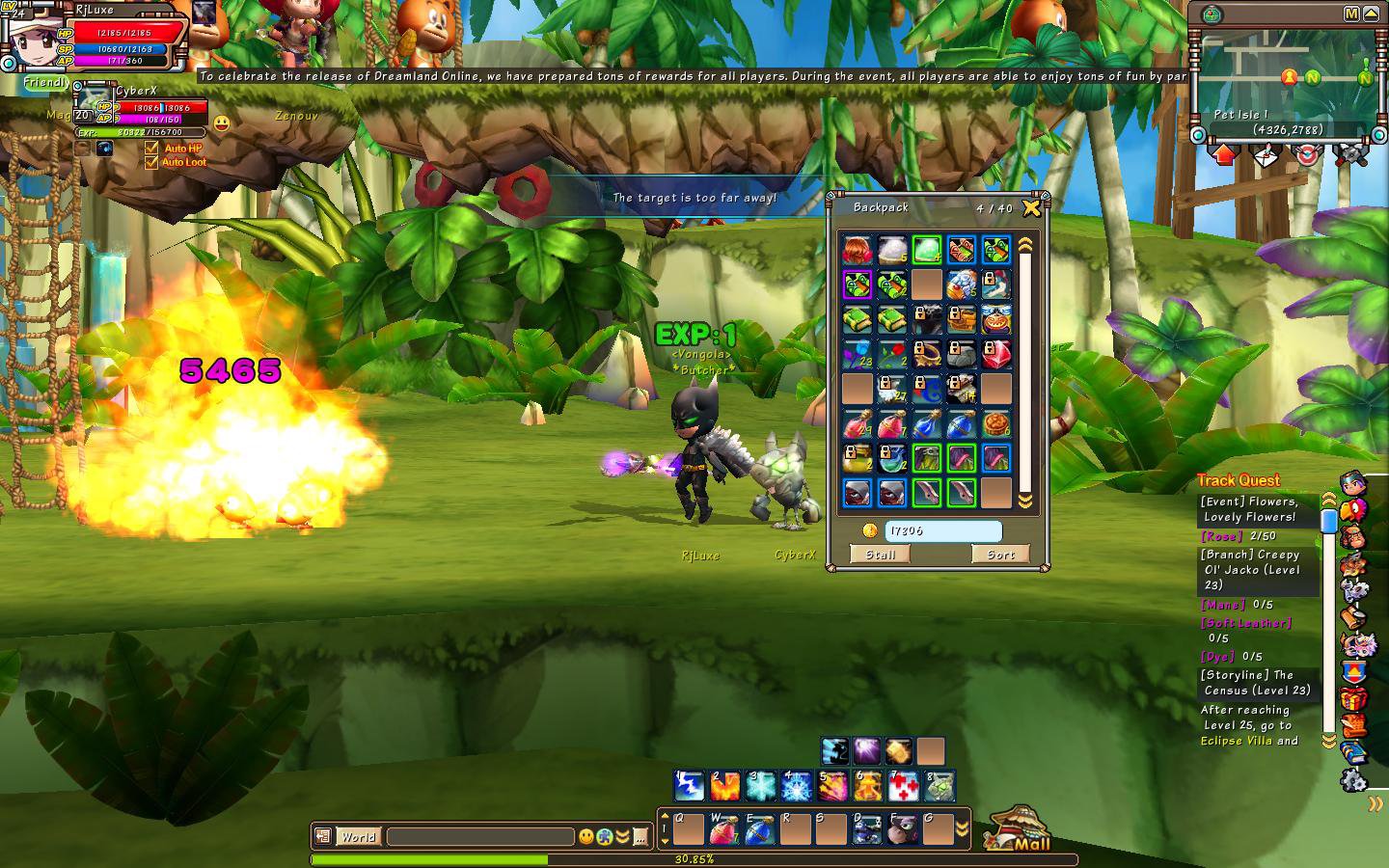Toggle the Auto HP checkbox

coord(151,149)
